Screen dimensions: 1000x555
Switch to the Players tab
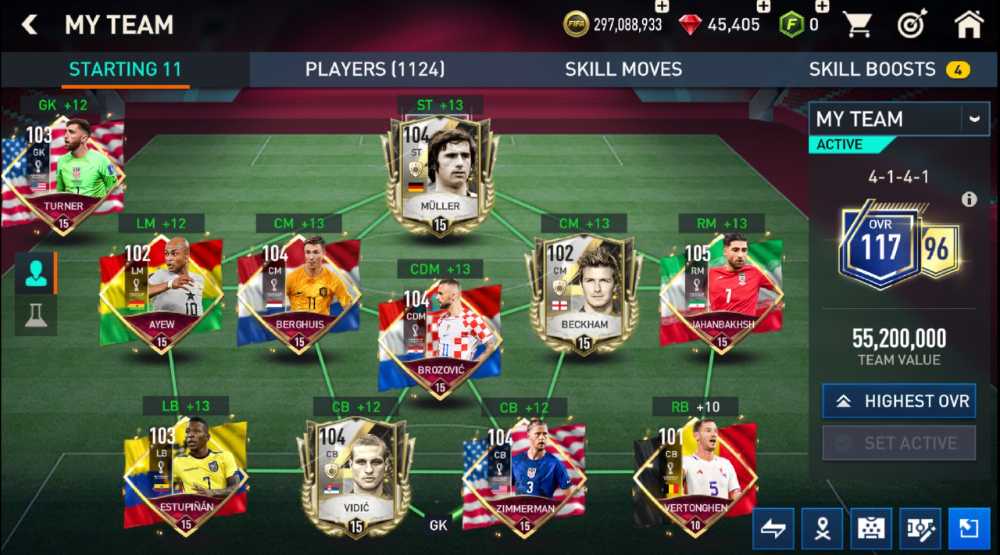pyautogui.click(x=375, y=69)
